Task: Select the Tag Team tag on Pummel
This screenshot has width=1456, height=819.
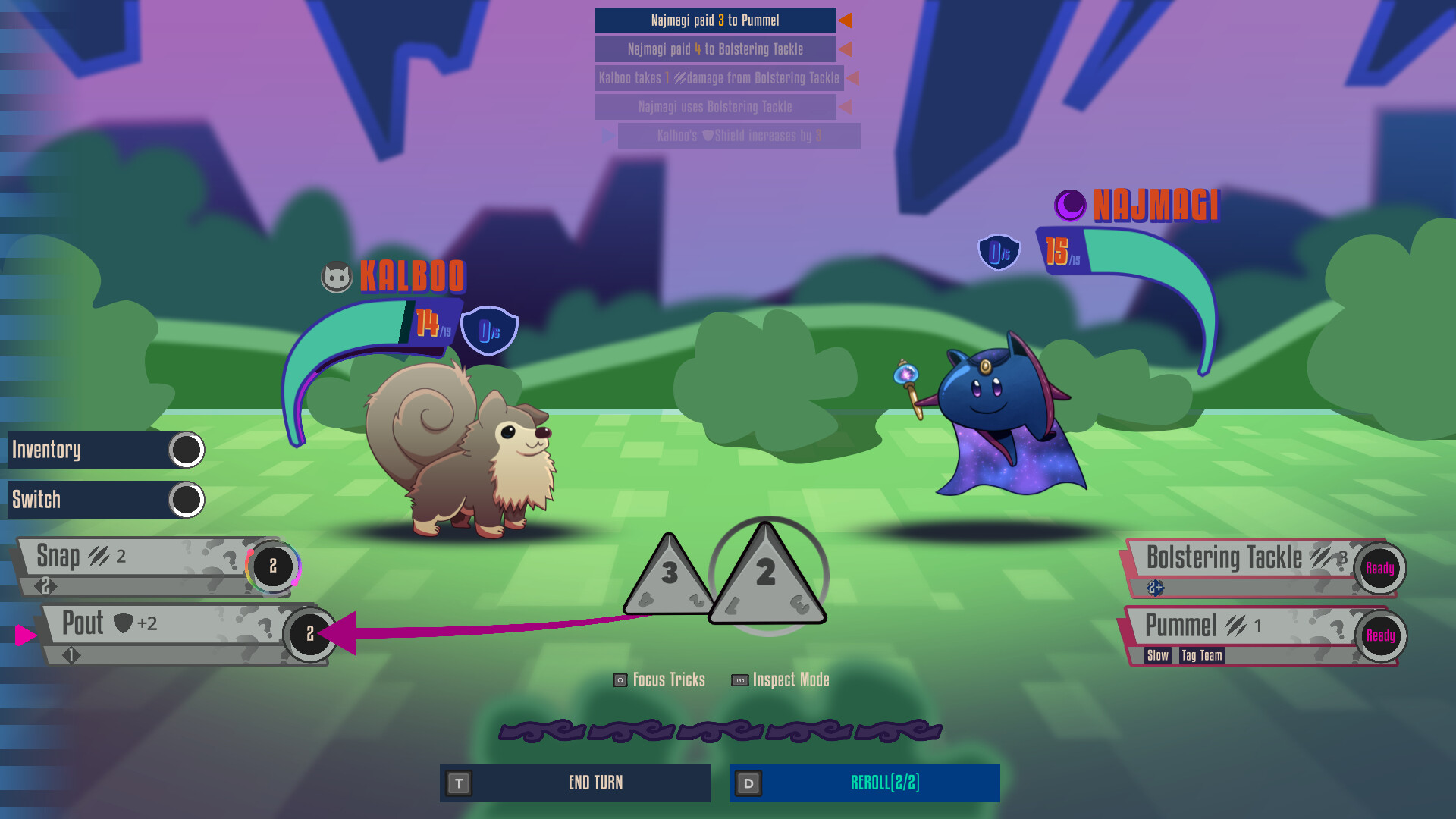Action: point(1202,656)
